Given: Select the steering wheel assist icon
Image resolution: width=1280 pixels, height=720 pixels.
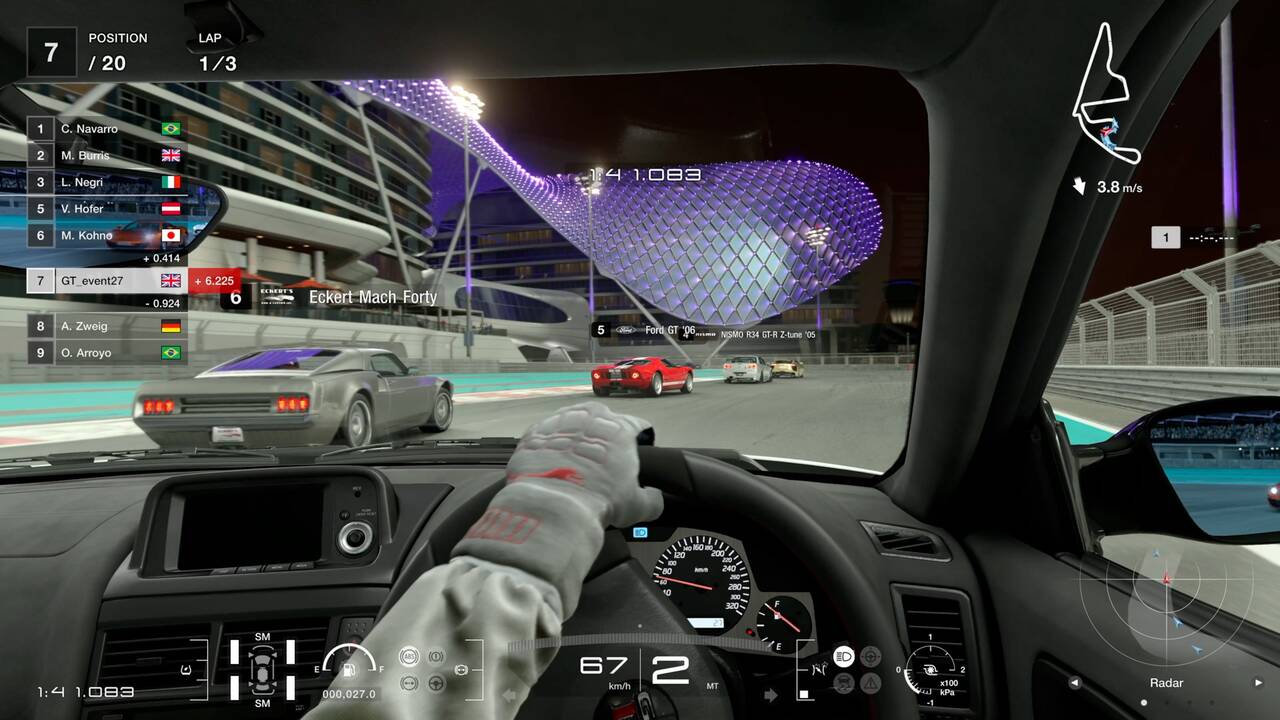Looking at the screenshot, I should click(436, 683).
